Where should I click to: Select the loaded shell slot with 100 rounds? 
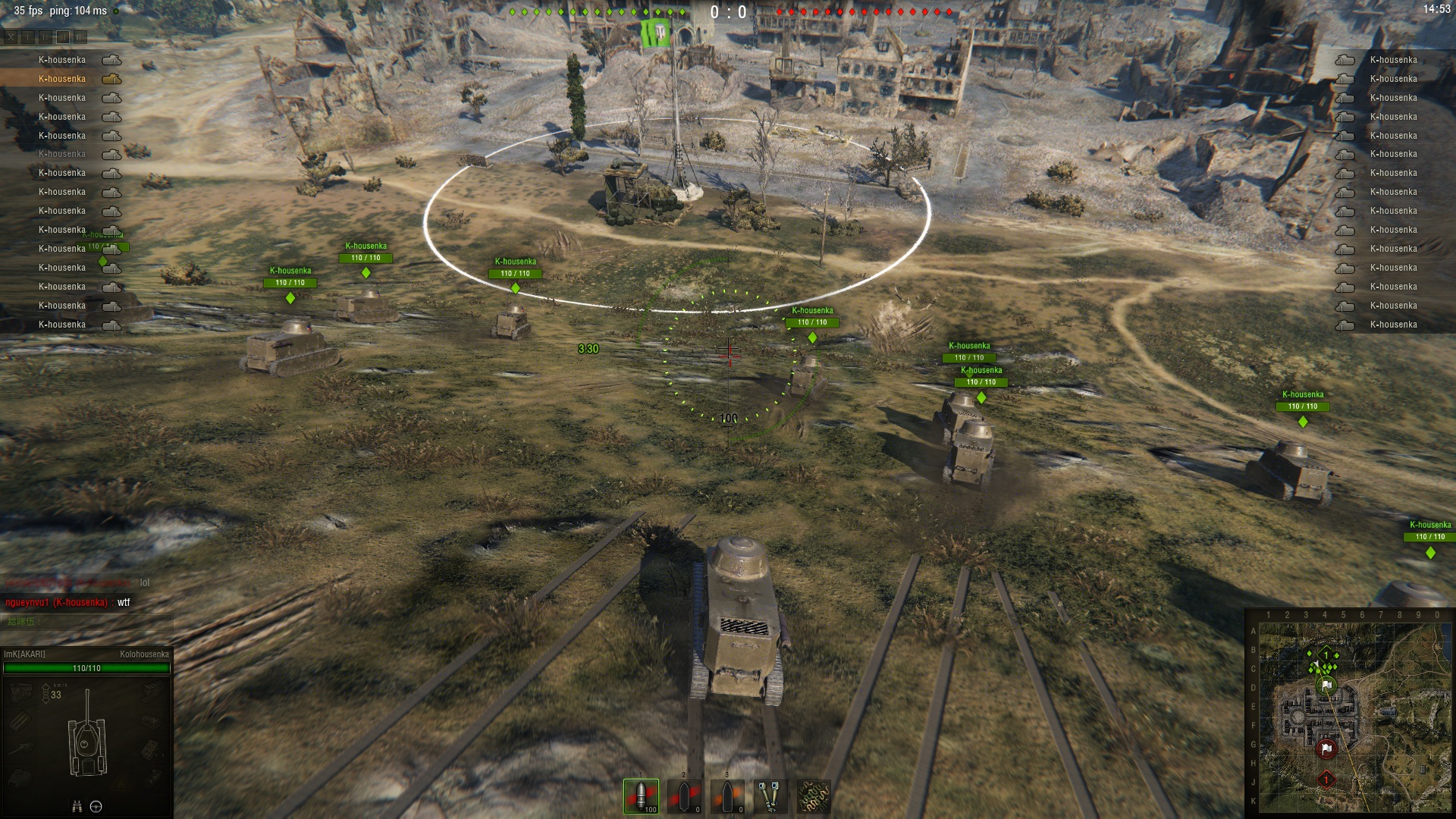tap(641, 796)
